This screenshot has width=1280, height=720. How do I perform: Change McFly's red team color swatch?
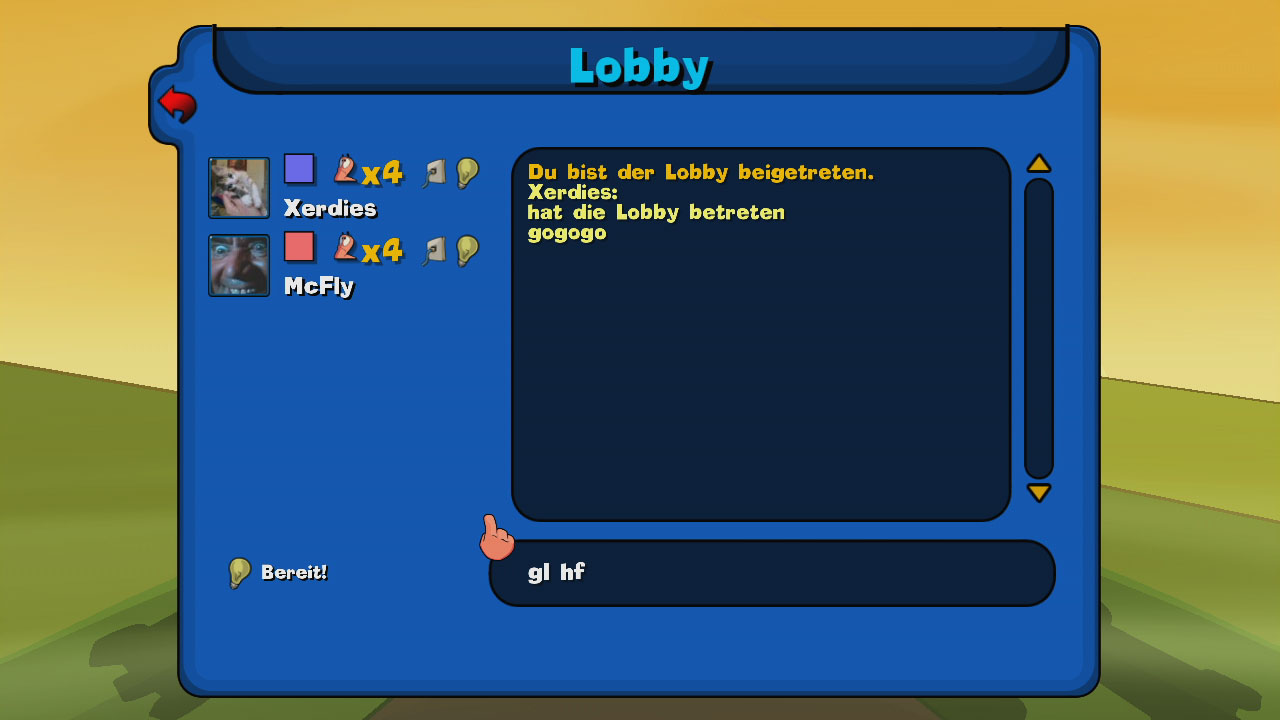tap(299, 246)
